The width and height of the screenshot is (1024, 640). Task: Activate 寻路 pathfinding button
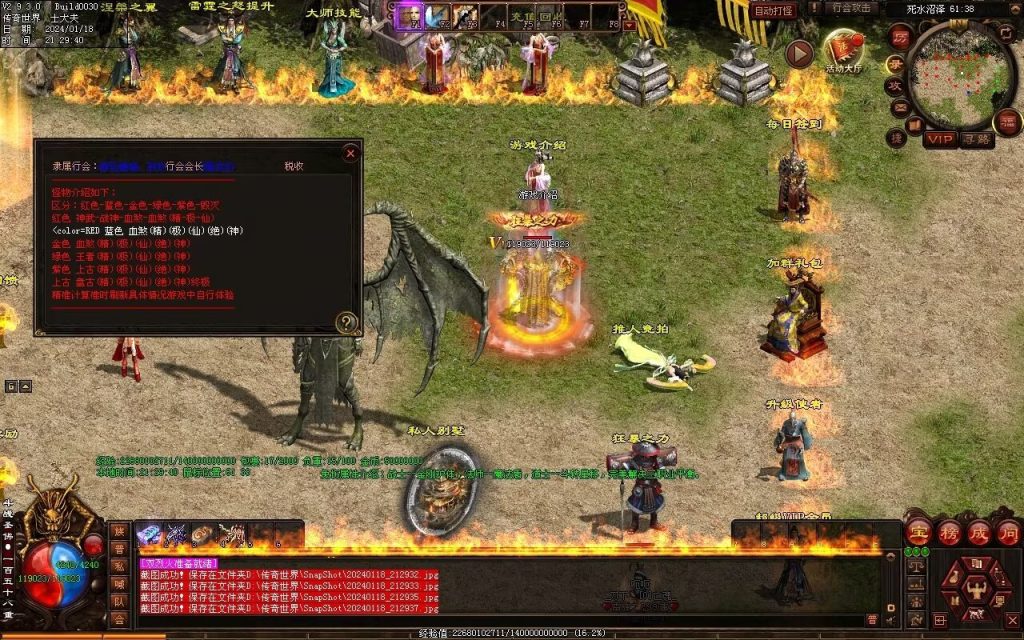coord(976,139)
